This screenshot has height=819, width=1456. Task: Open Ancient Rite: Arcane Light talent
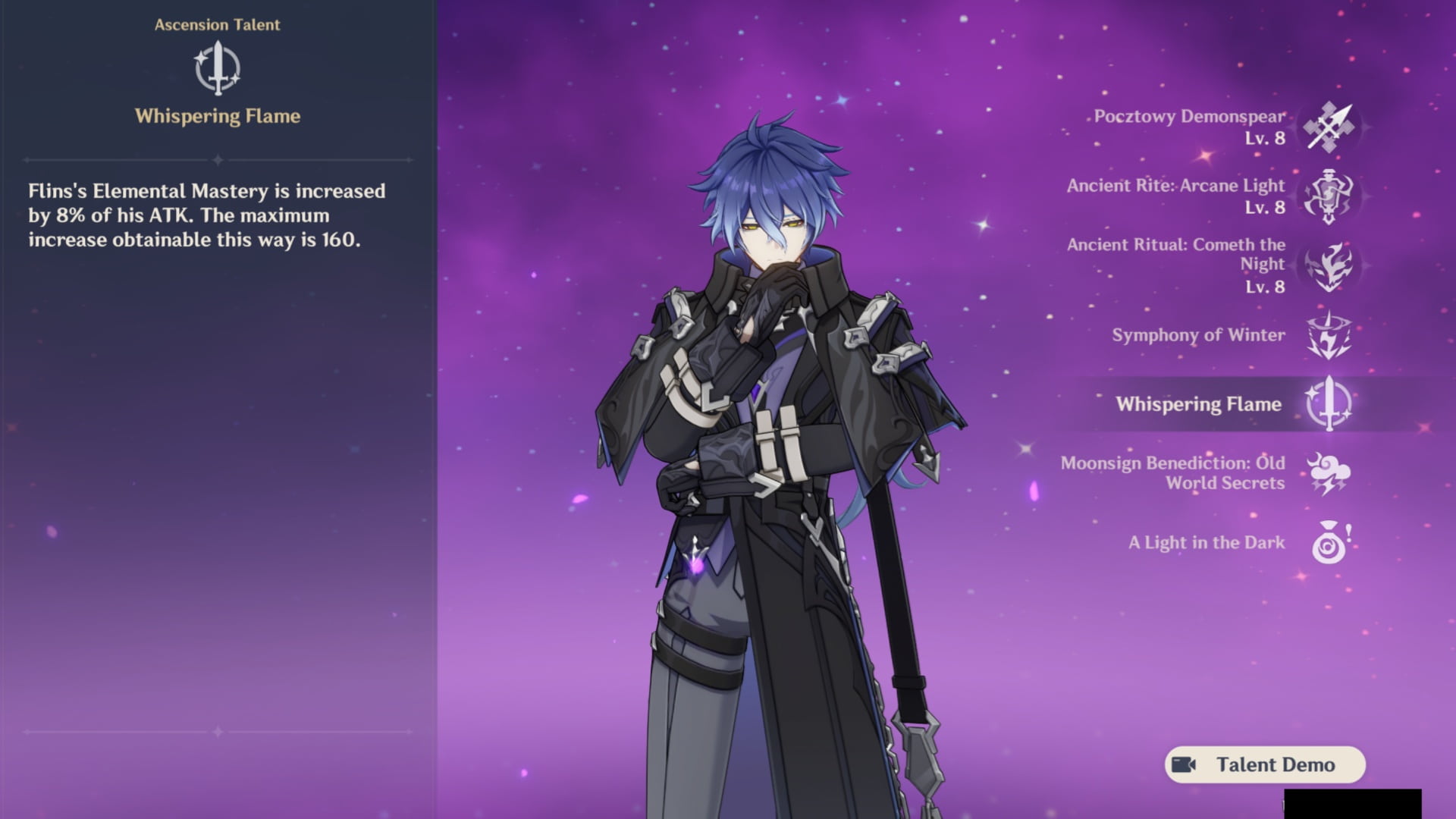1329,196
